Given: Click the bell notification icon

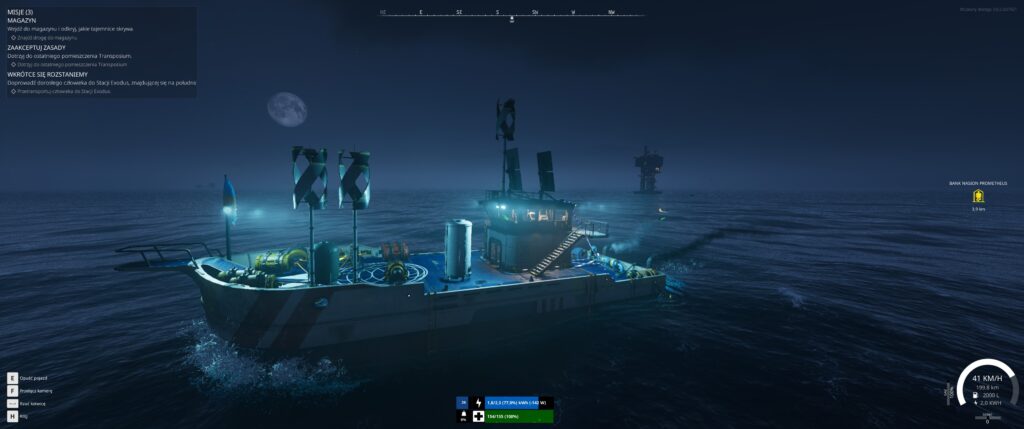Looking at the screenshot, I should [x=463, y=415].
